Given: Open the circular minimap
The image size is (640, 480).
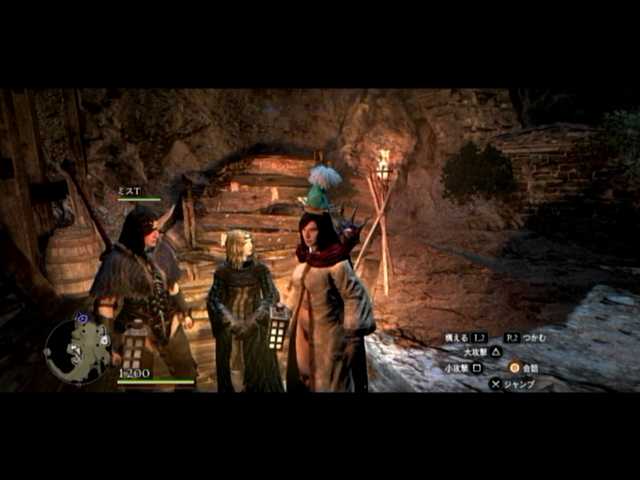Looking at the screenshot, I should pyautogui.click(x=77, y=350).
